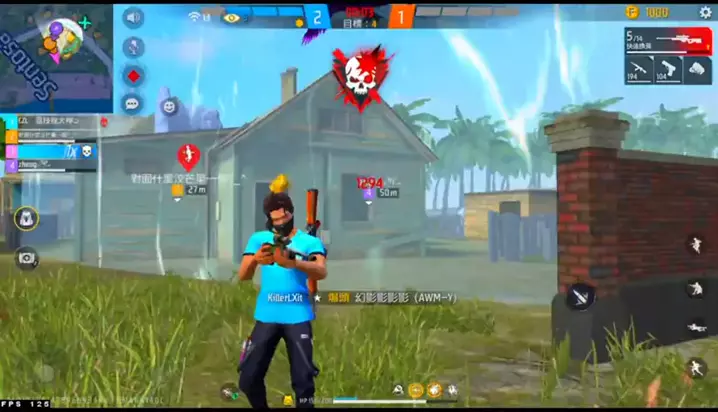Tap the red diamond marker button
This screenshot has height=412, width=718.
pos(132,75)
